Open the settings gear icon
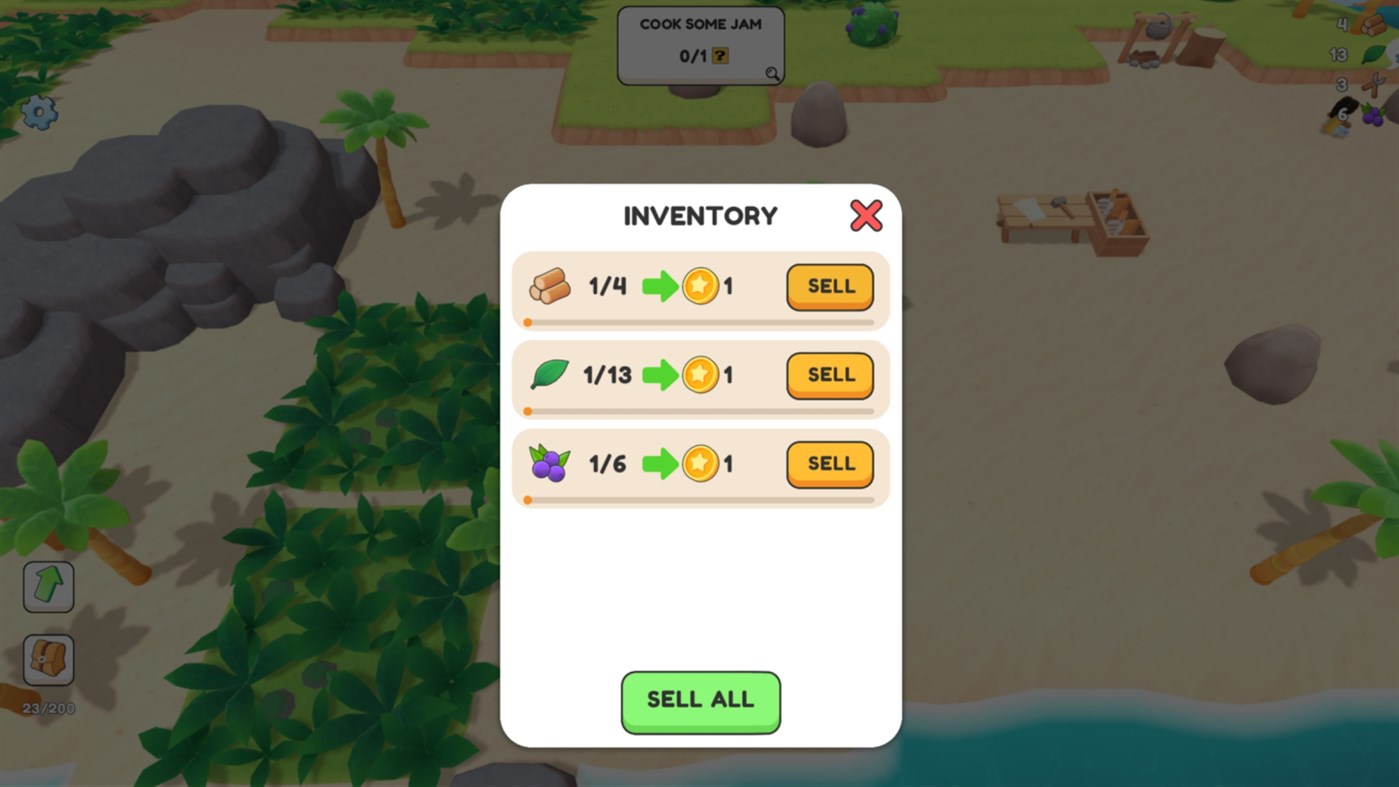Viewport: 1399px width, 787px height. (38, 113)
